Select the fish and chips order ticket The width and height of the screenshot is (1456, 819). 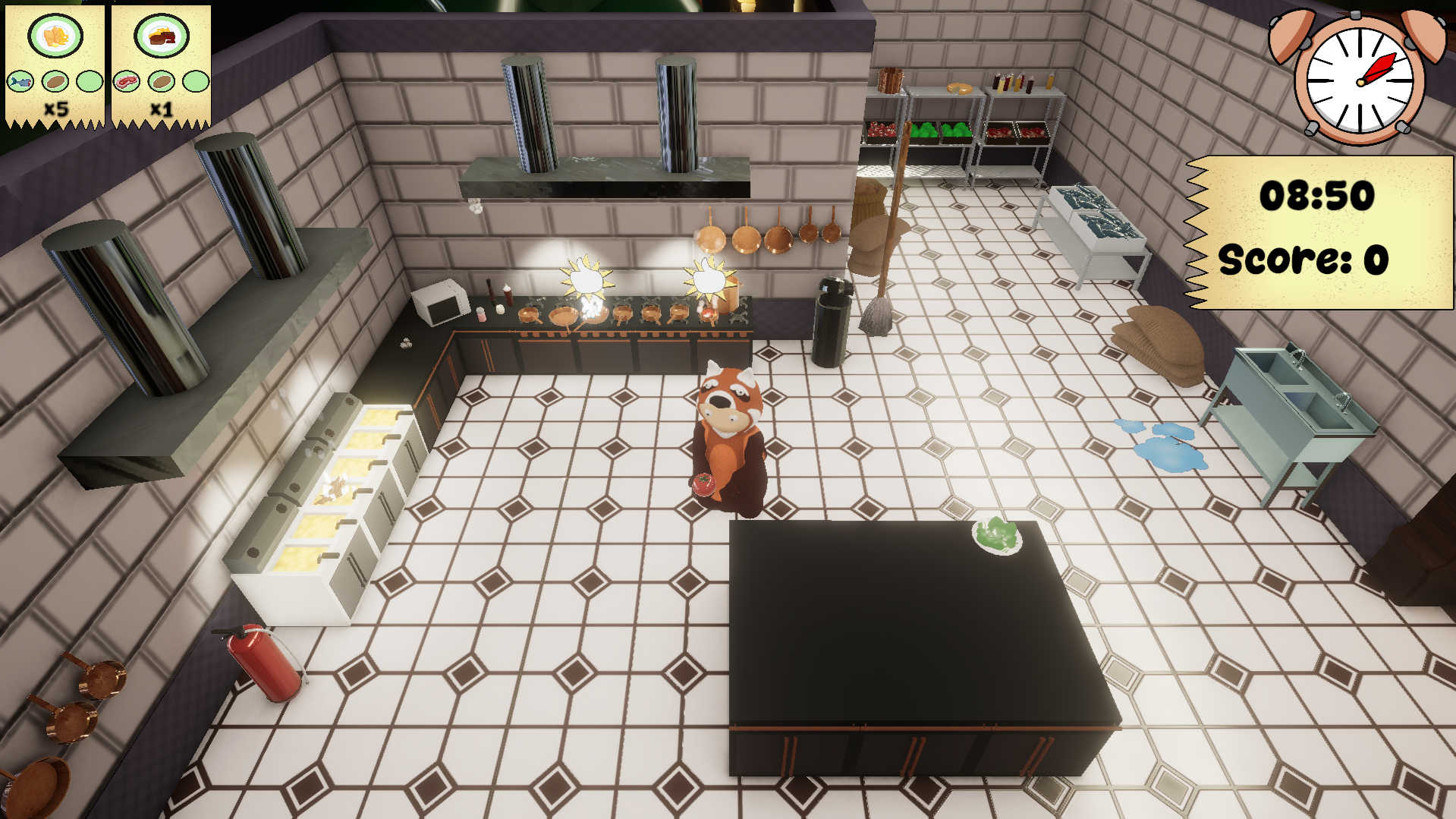(x=55, y=67)
